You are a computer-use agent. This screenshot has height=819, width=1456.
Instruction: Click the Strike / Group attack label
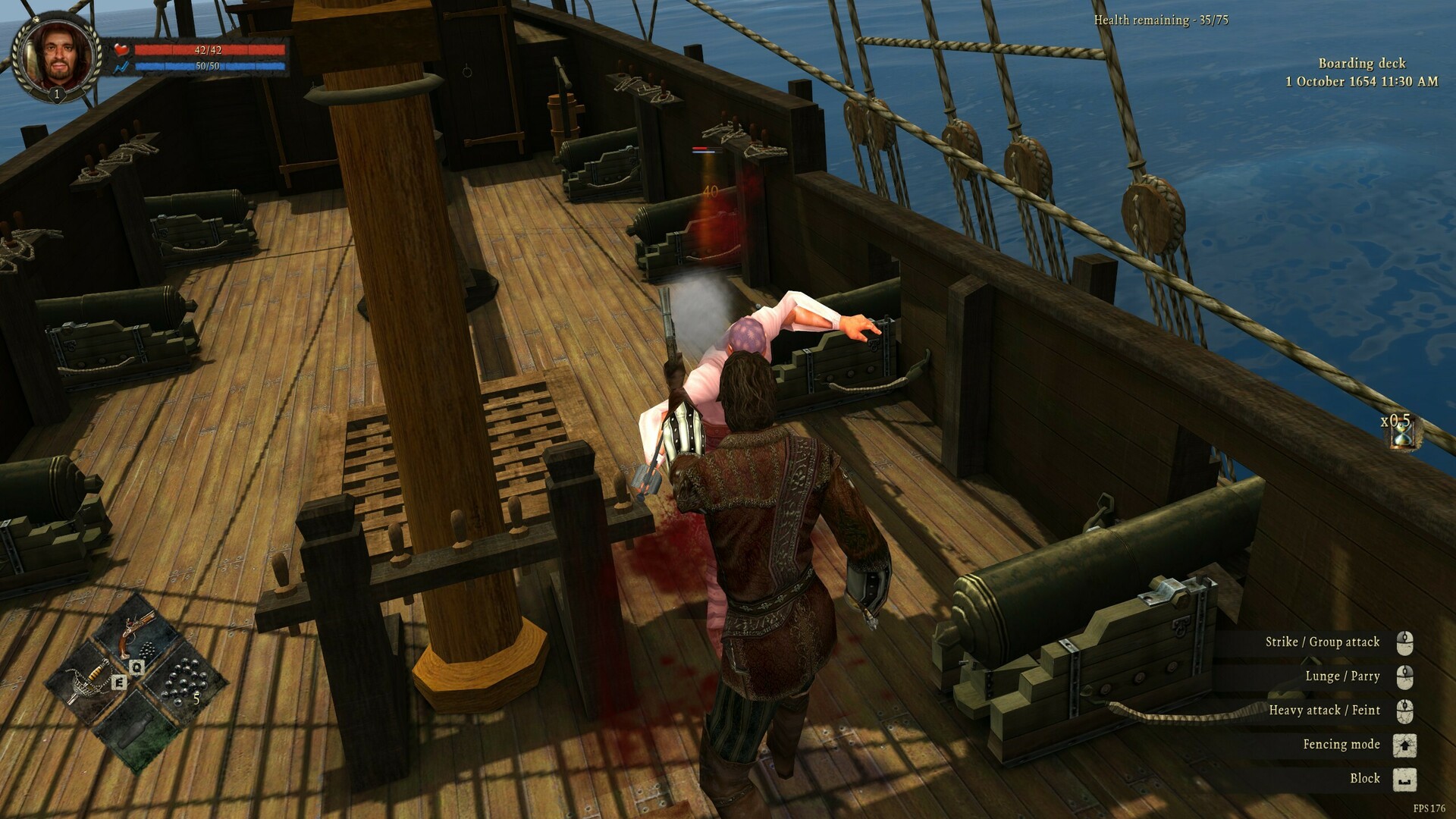pyautogui.click(x=1323, y=642)
